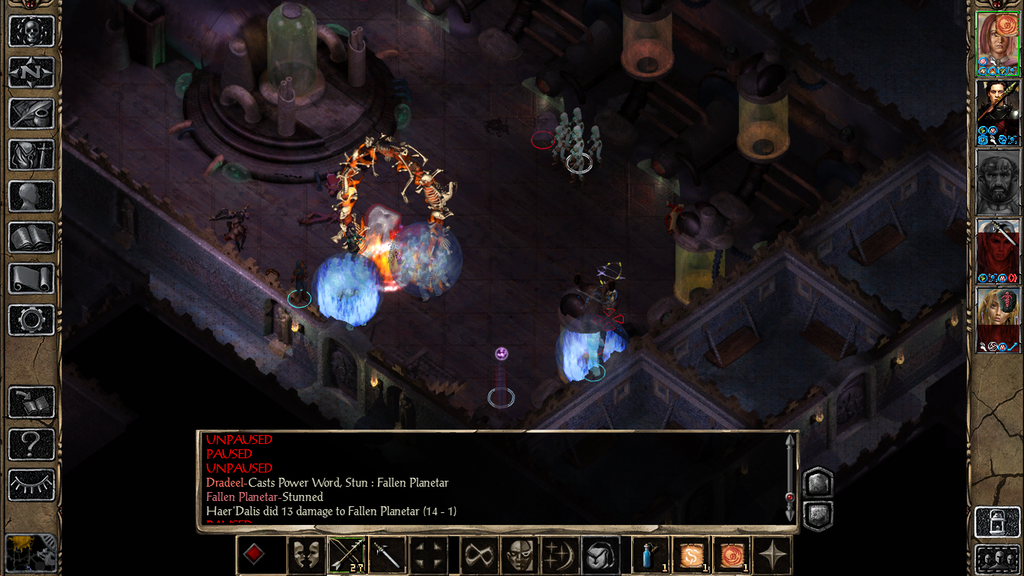Open special abilities with the star button
Image resolution: width=1024 pixels, height=576 pixels.
(x=773, y=555)
